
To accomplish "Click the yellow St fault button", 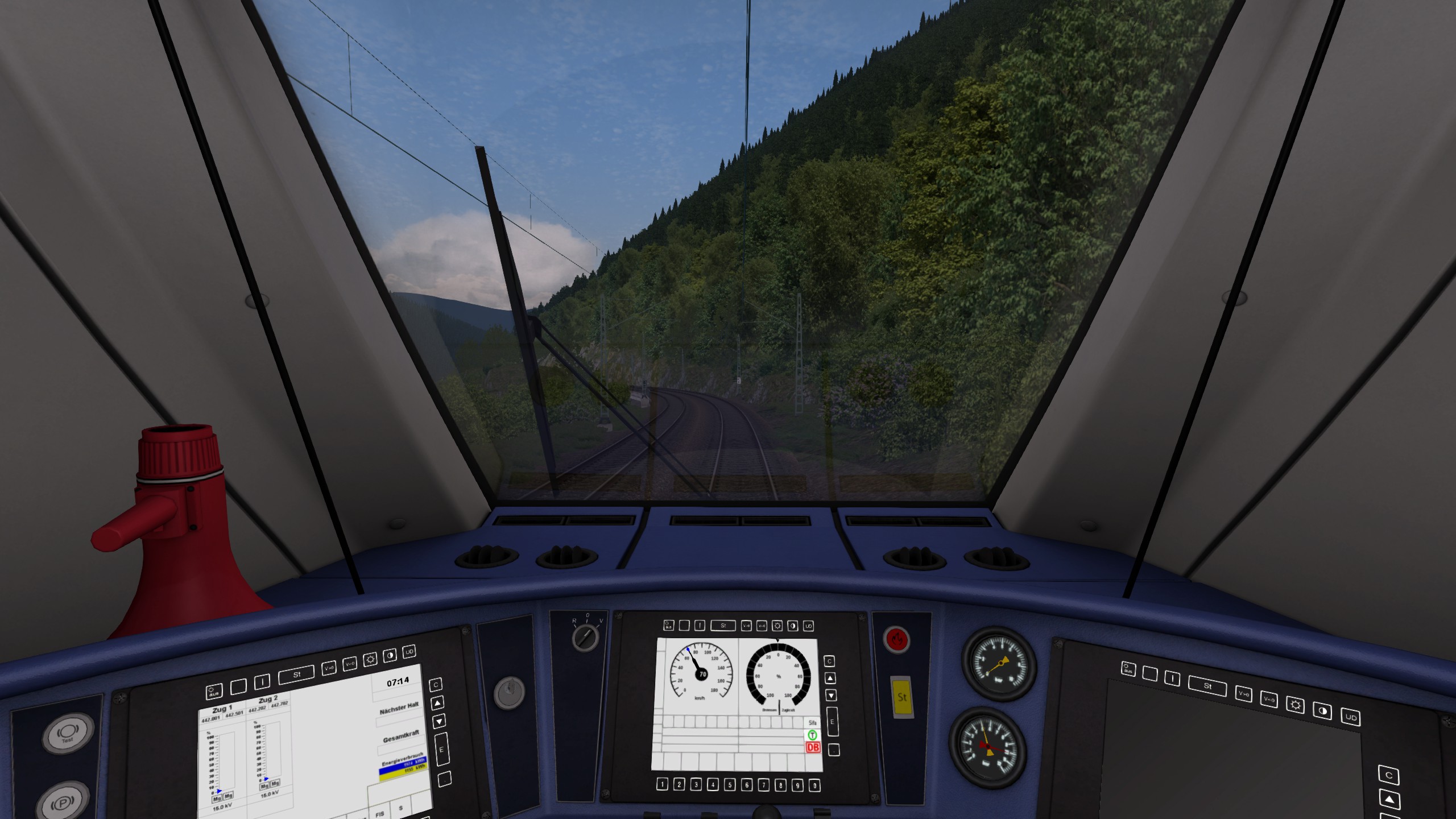I will pyautogui.click(x=901, y=697).
